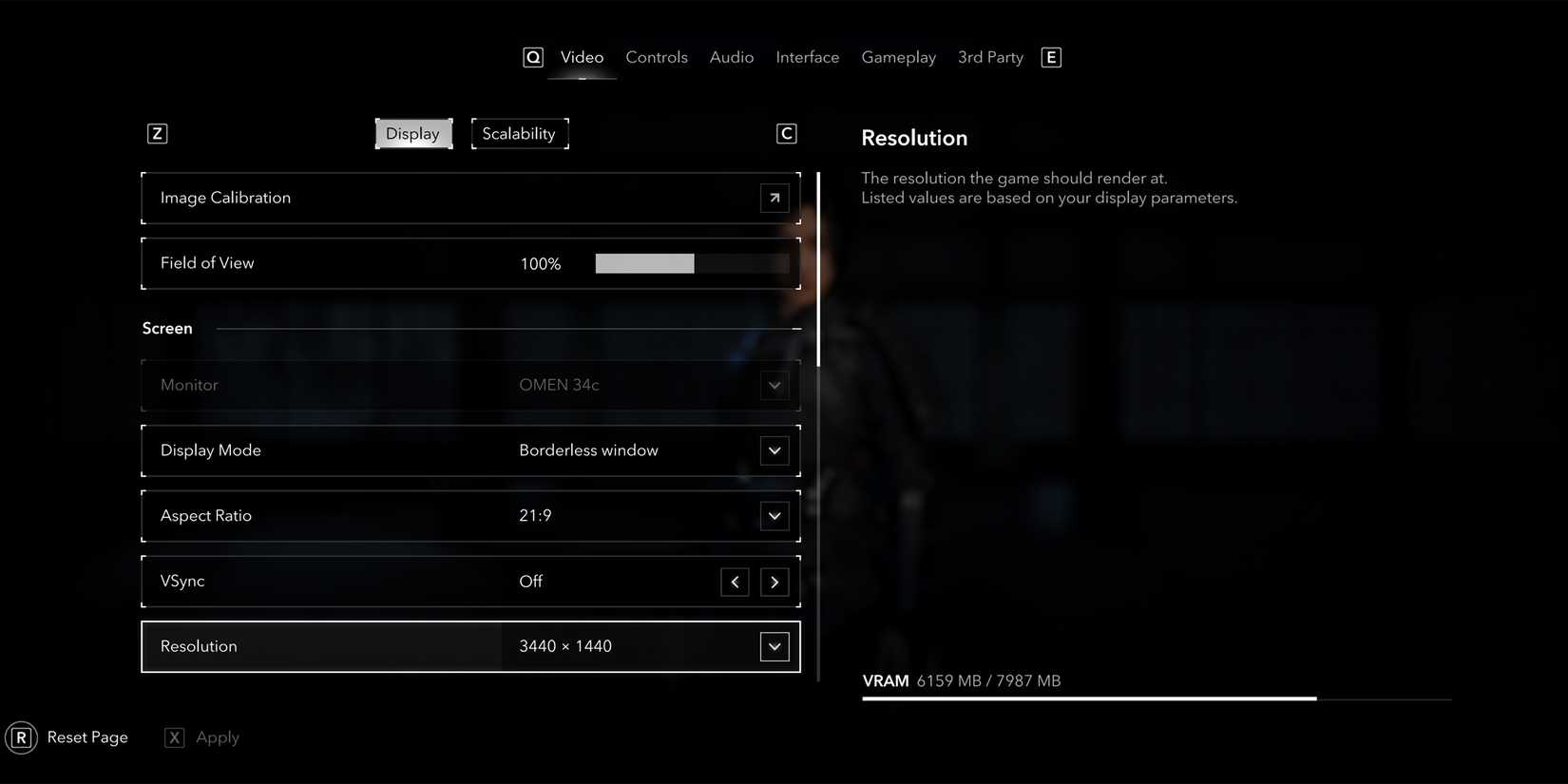1568x784 pixels.
Task: Click the Q bumper icon beside Video tab
Action: (x=533, y=56)
